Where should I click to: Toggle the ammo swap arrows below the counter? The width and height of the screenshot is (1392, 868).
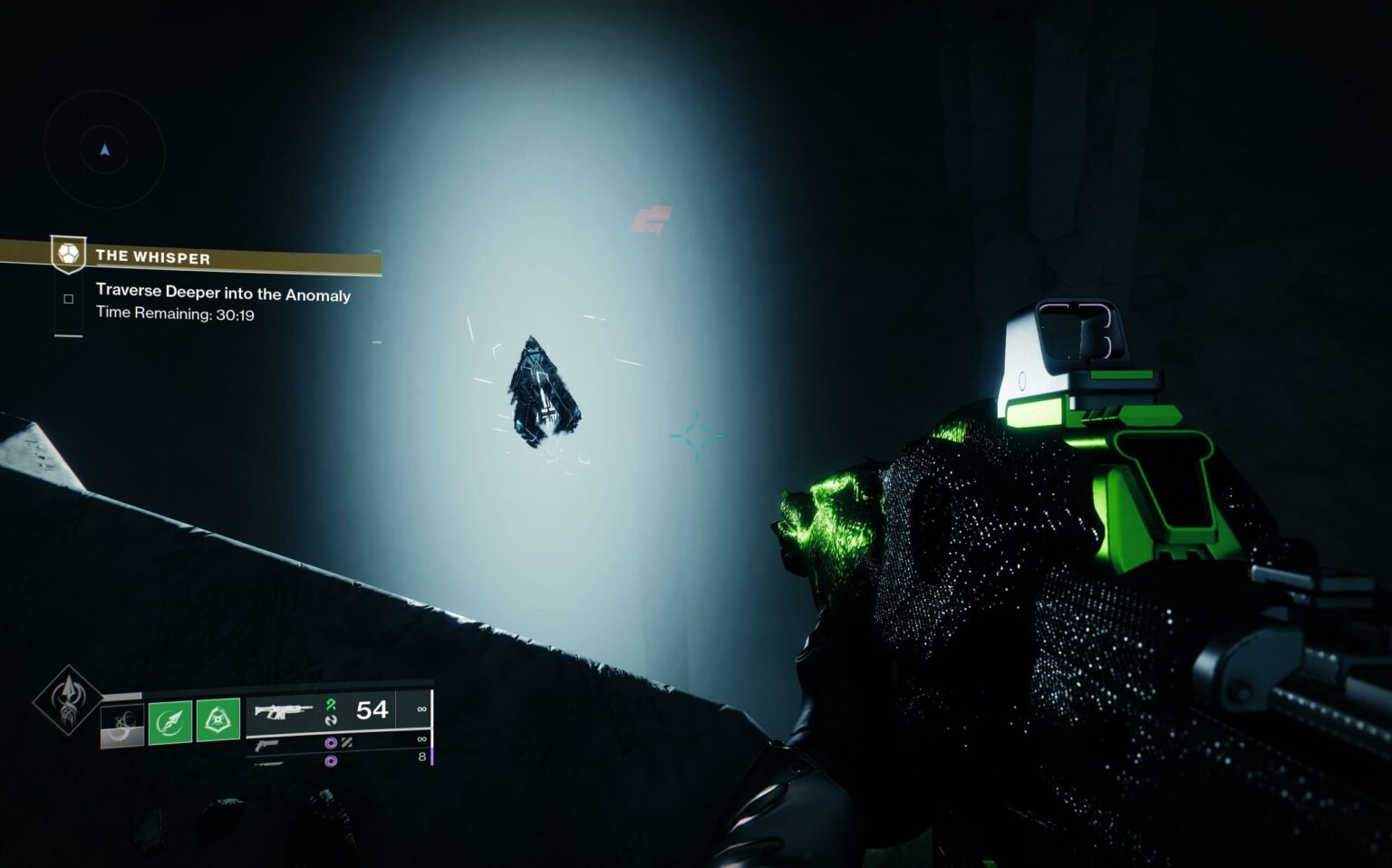(x=332, y=720)
